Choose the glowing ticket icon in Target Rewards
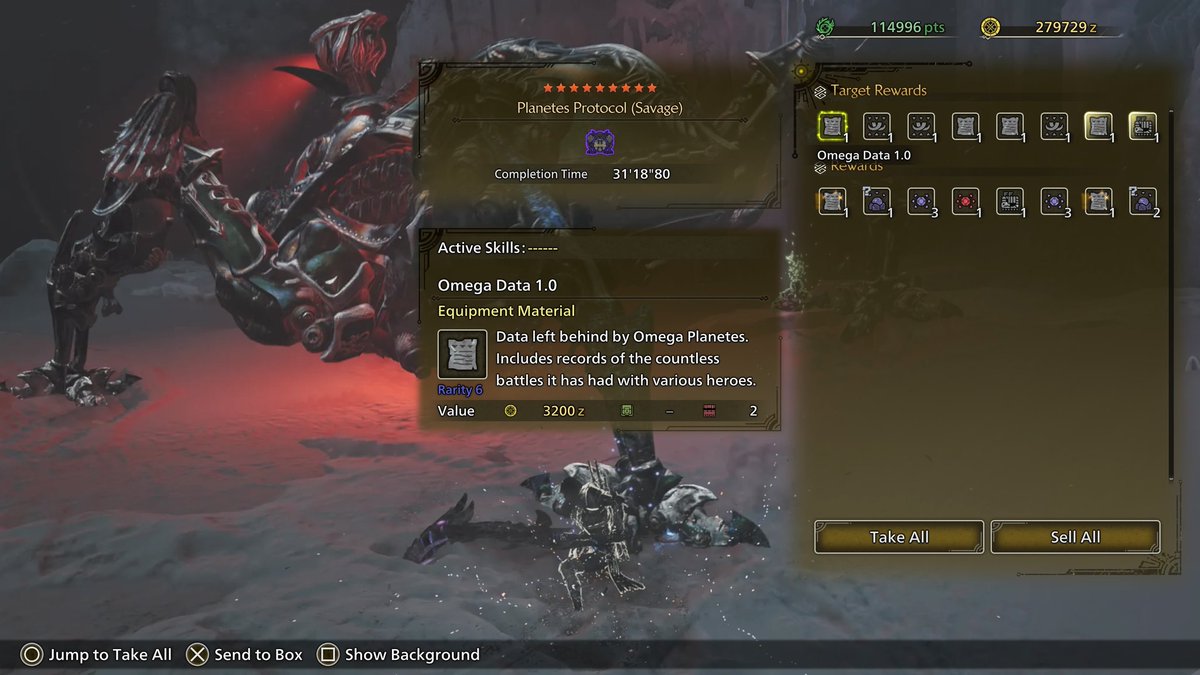Image resolution: width=1200 pixels, height=675 pixels. 1142,126
